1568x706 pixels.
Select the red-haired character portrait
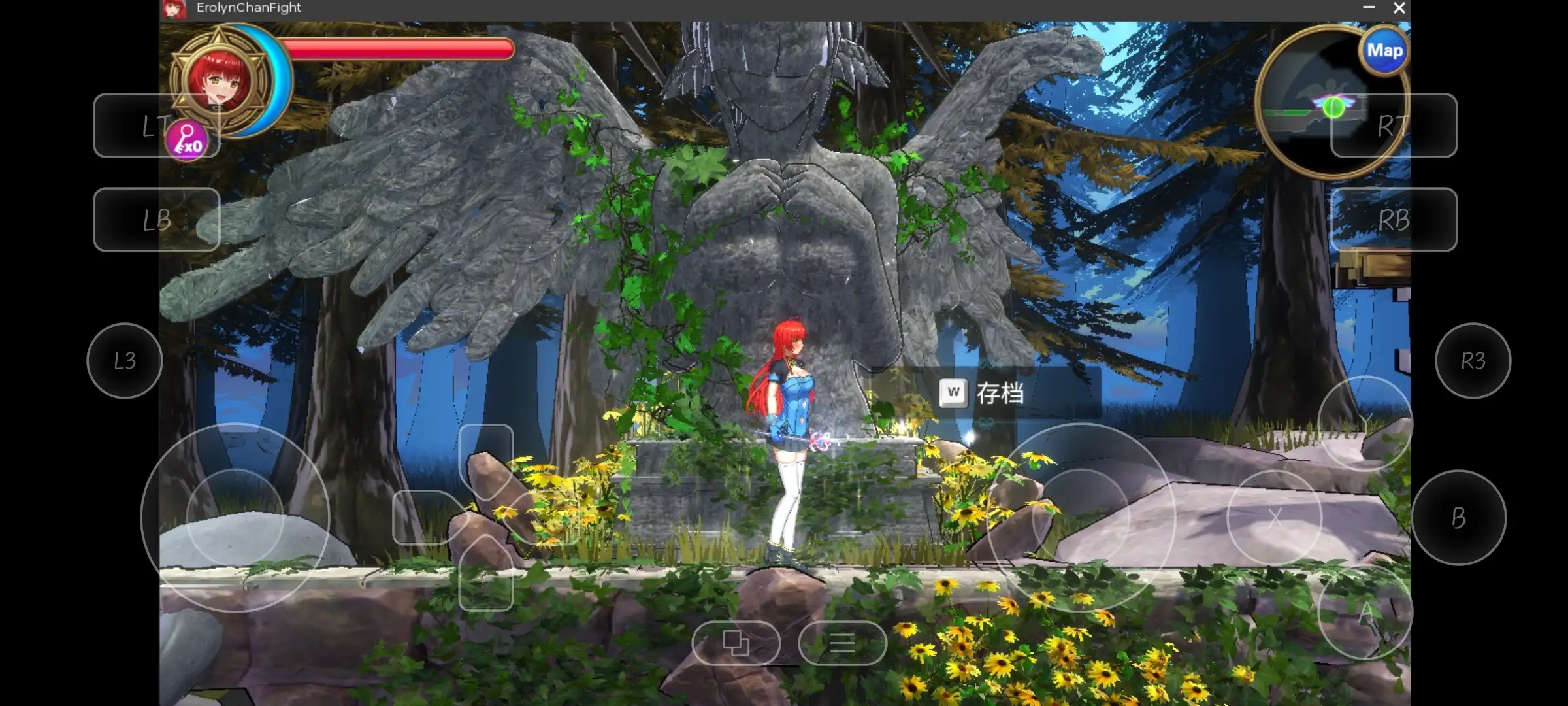click(x=219, y=80)
